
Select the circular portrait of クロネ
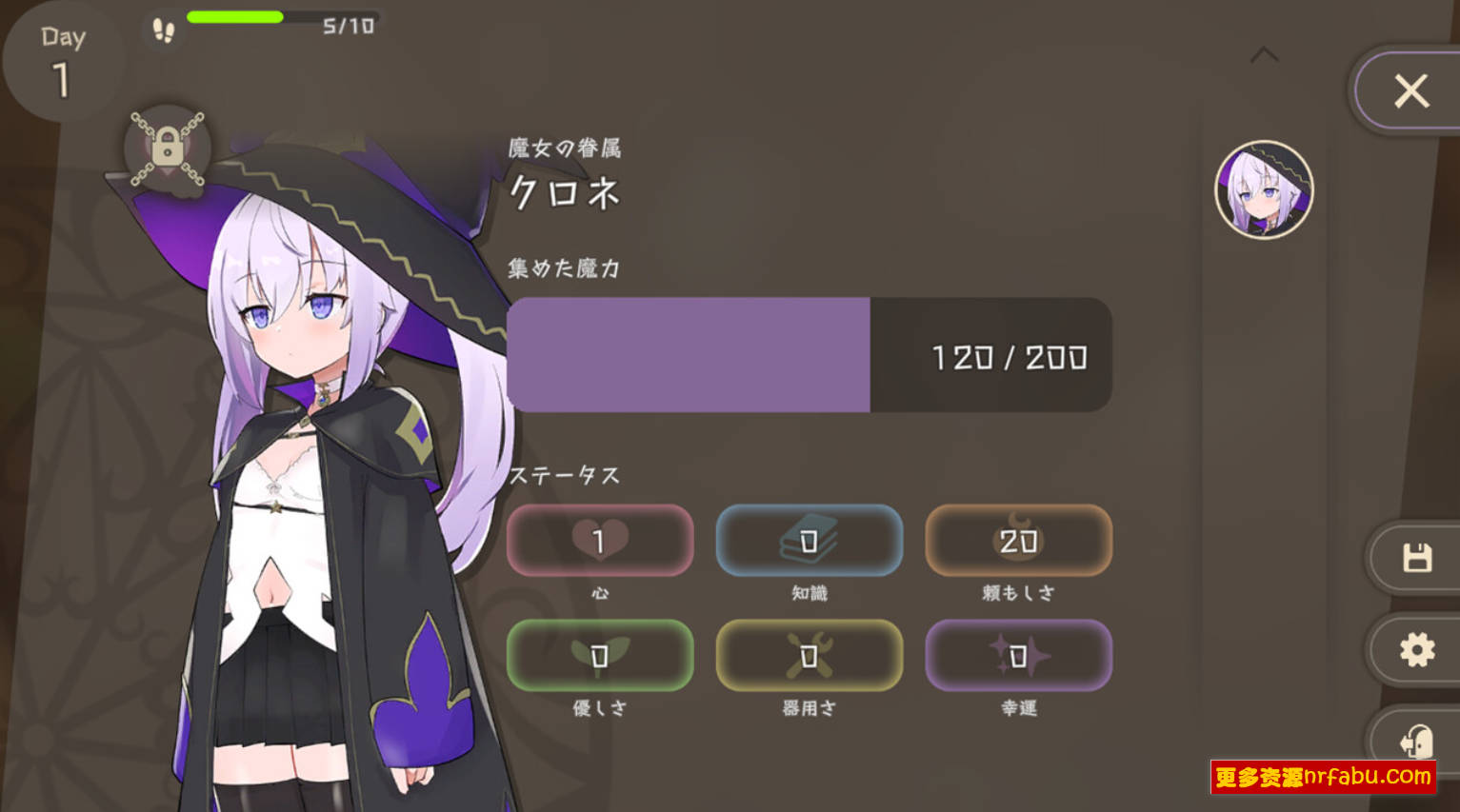(1265, 189)
